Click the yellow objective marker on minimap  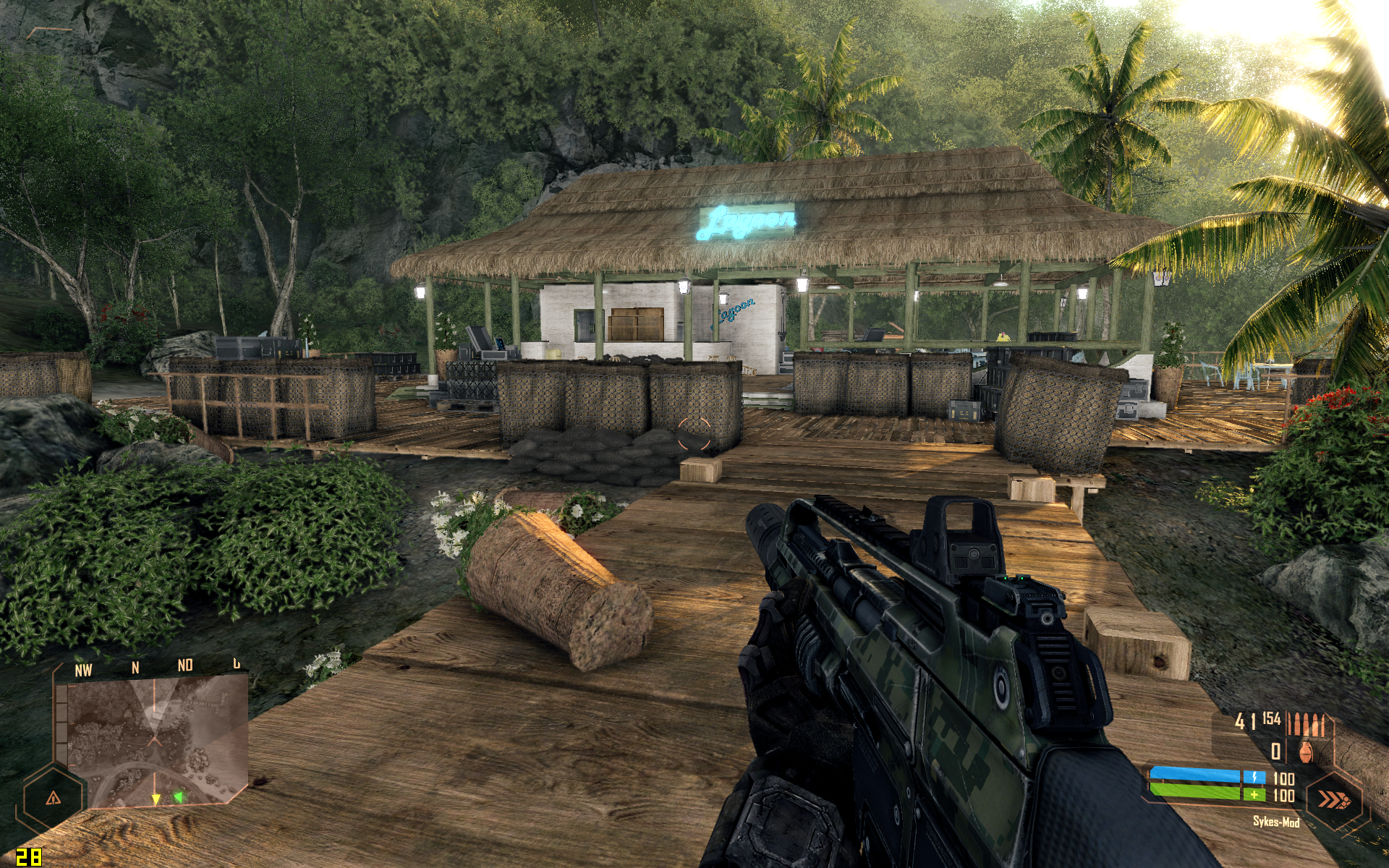coord(156,799)
